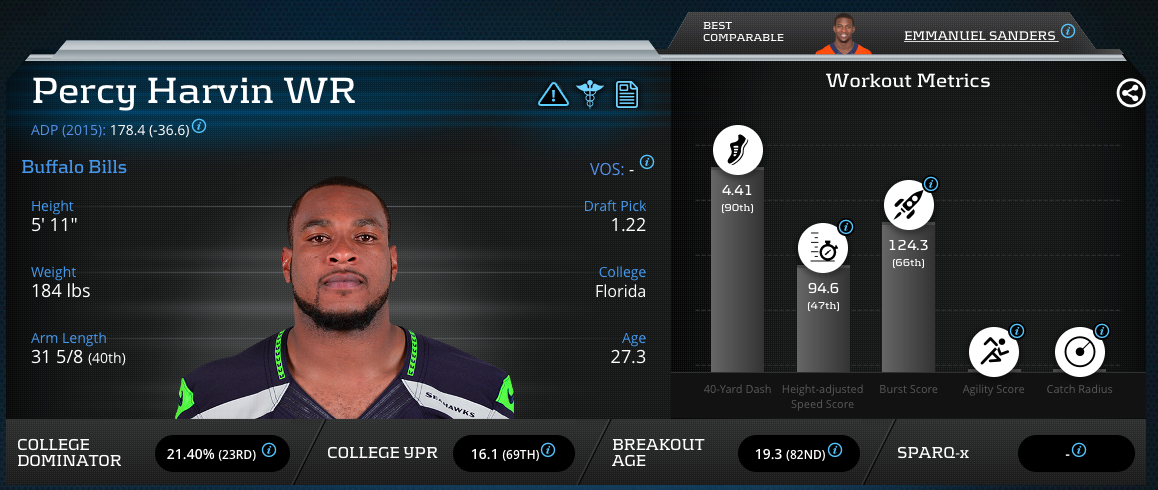Open the warning triangle alert icon
The width and height of the screenshot is (1158, 490).
pyautogui.click(x=552, y=95)
